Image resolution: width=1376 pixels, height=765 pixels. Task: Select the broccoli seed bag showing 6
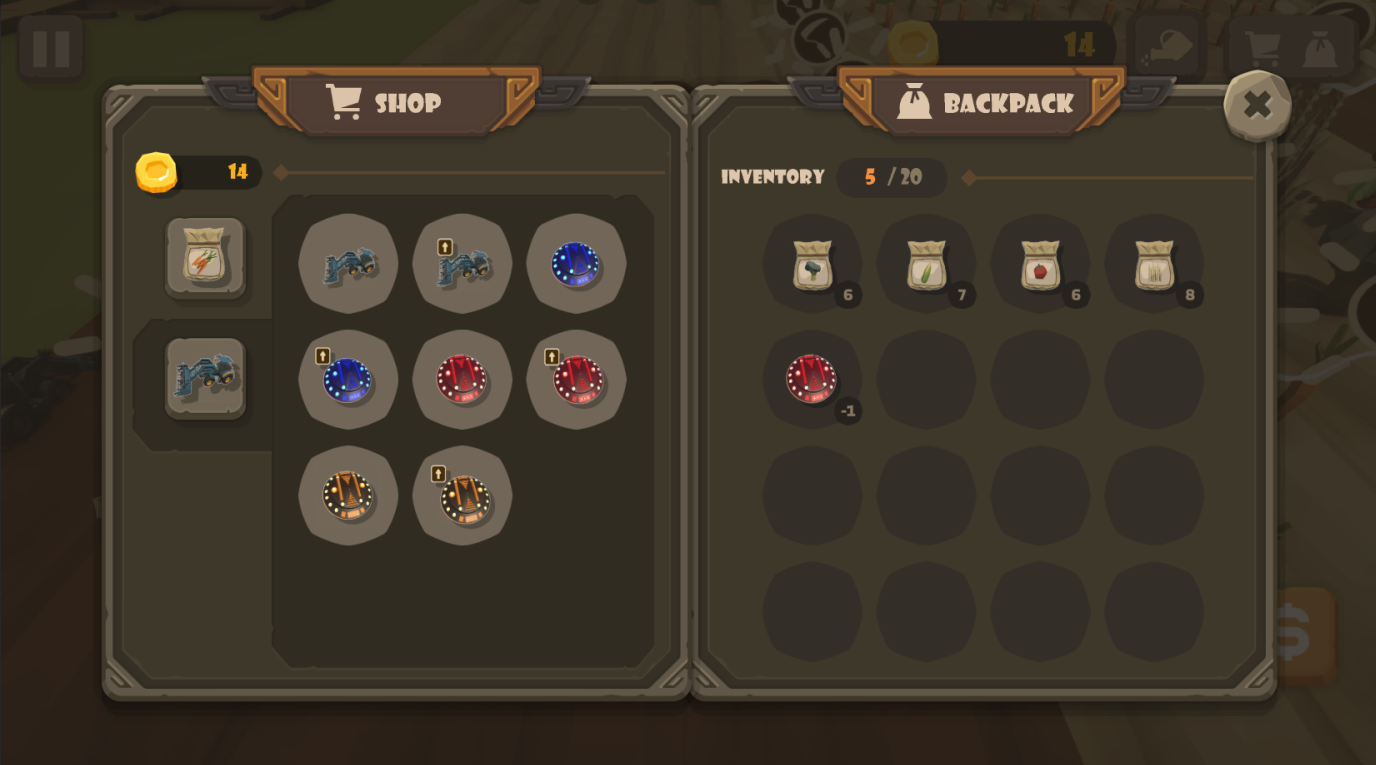(811, 263)
